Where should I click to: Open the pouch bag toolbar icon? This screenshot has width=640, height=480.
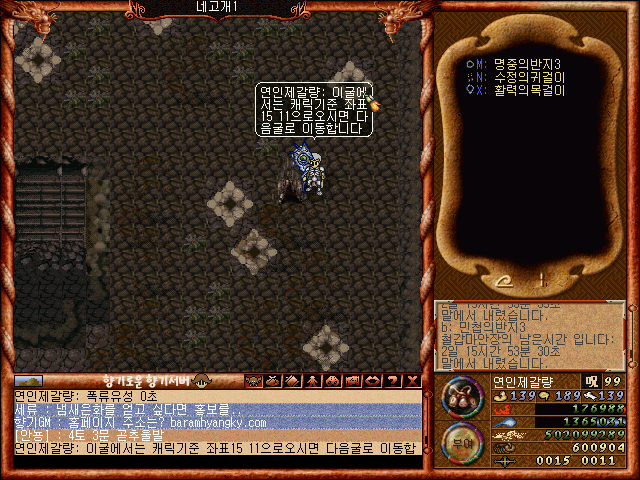pos(273,380)
